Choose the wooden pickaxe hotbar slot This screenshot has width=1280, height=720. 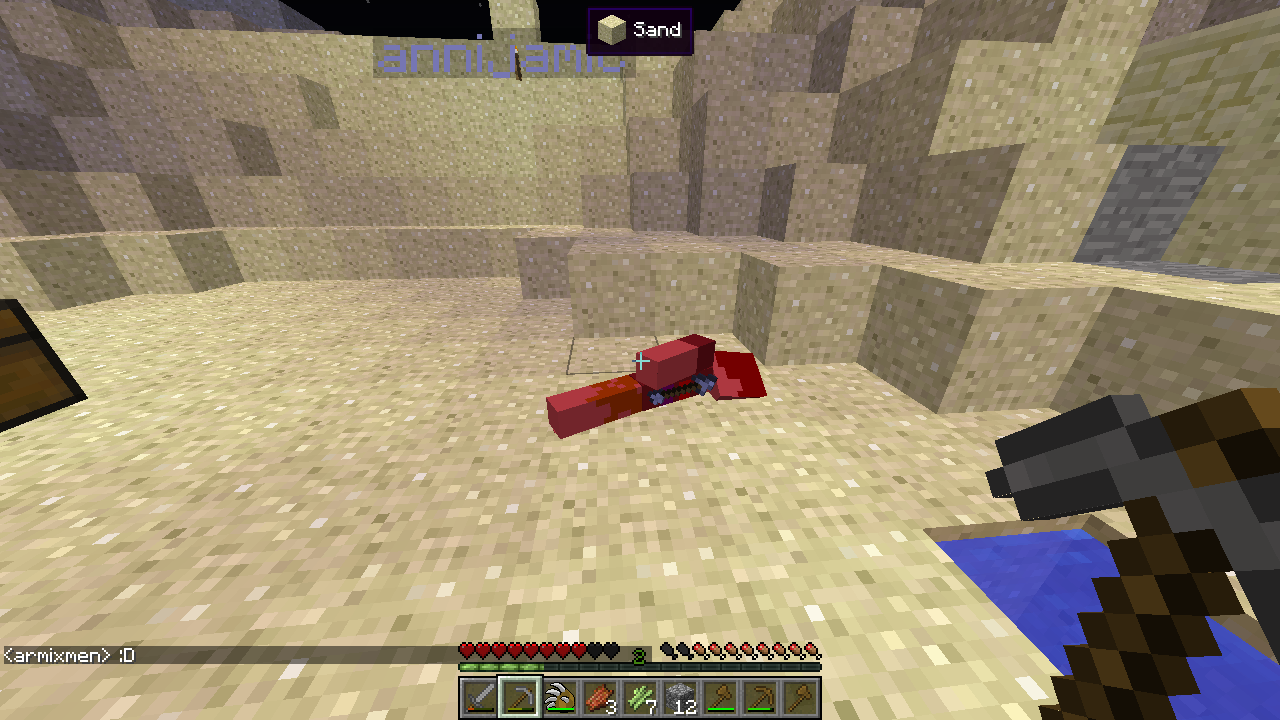(x=760, y=697)
